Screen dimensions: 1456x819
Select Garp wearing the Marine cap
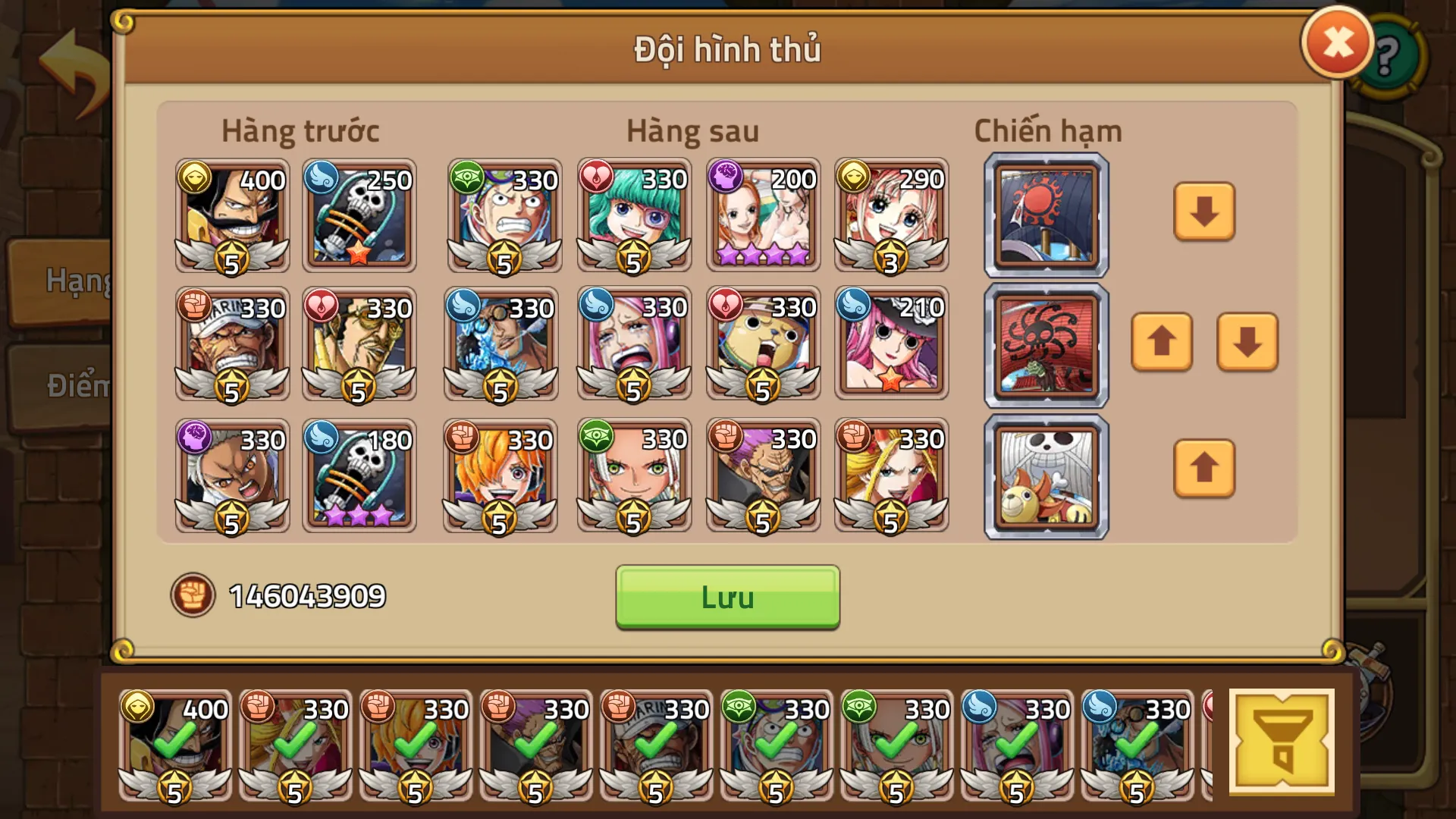[x=231, y=345]
